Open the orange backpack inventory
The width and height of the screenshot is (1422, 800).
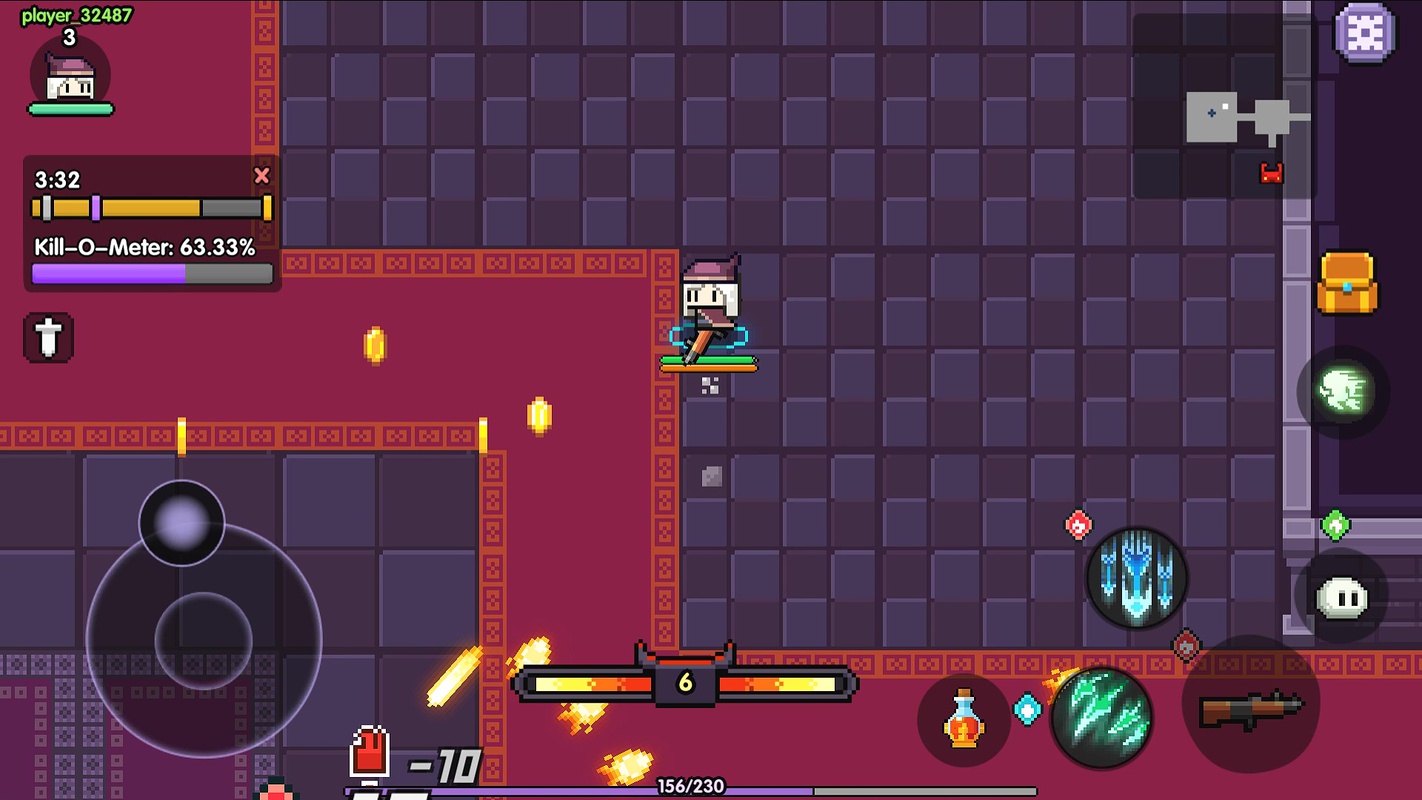pos(1347,282)
